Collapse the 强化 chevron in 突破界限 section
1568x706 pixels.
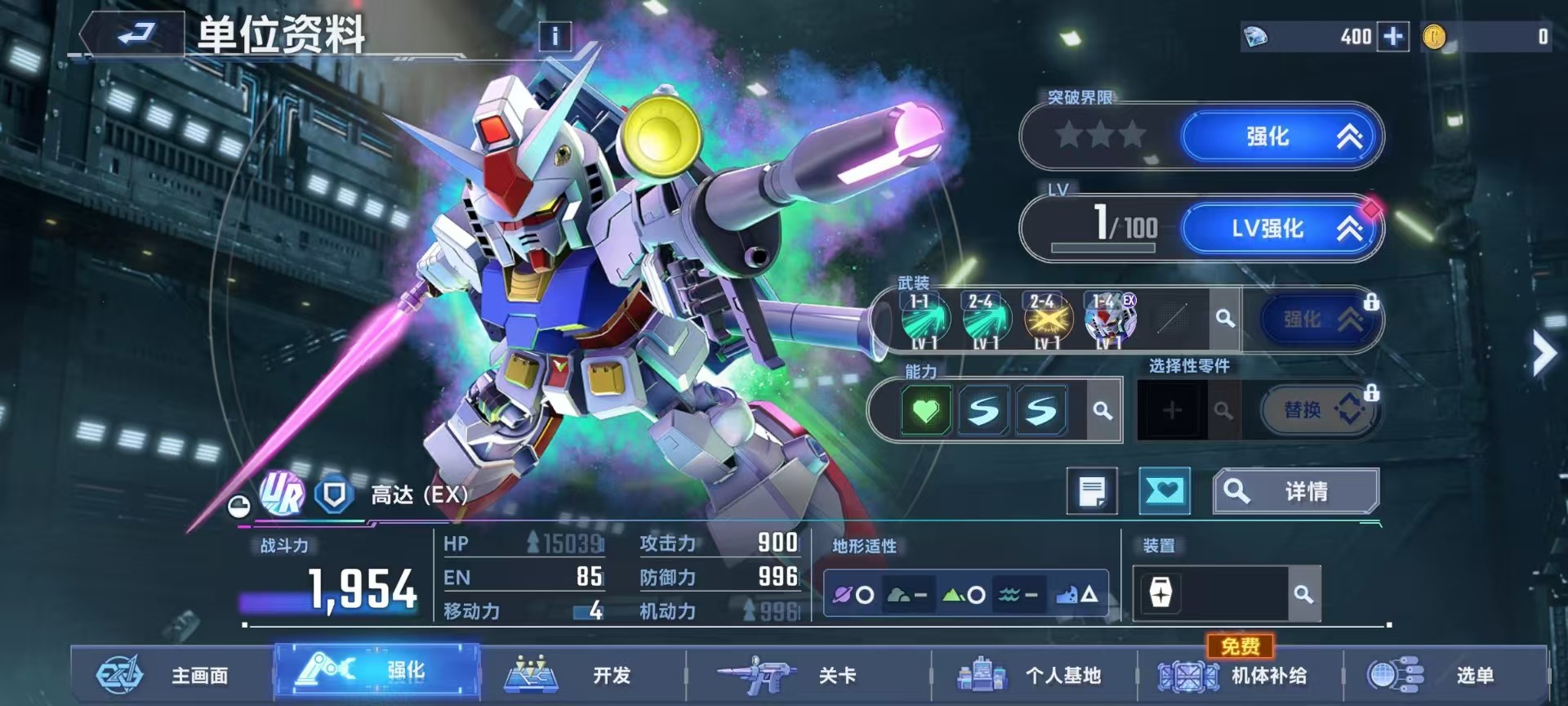[1348, 137]
